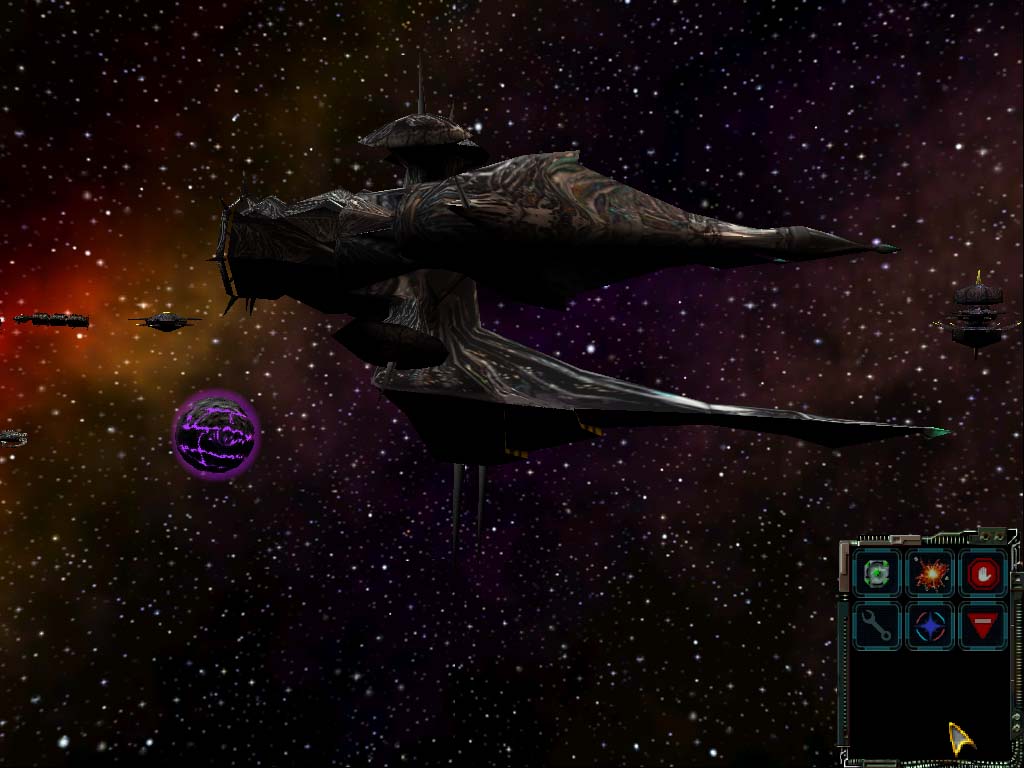Activate the explosion attack command
1024x768 pixels.
click(x=931, y=574)
